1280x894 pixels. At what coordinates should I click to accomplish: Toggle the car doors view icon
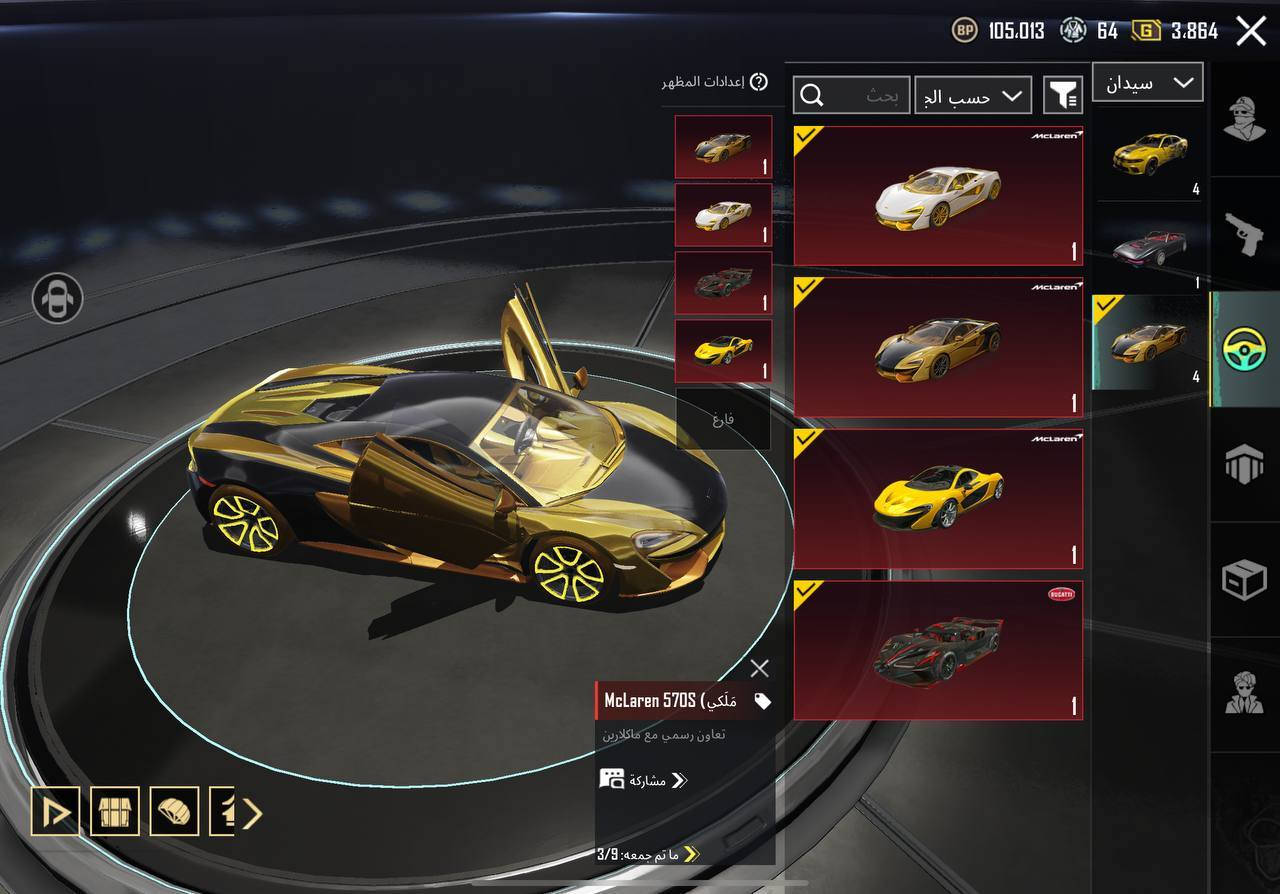pos(57,298)
